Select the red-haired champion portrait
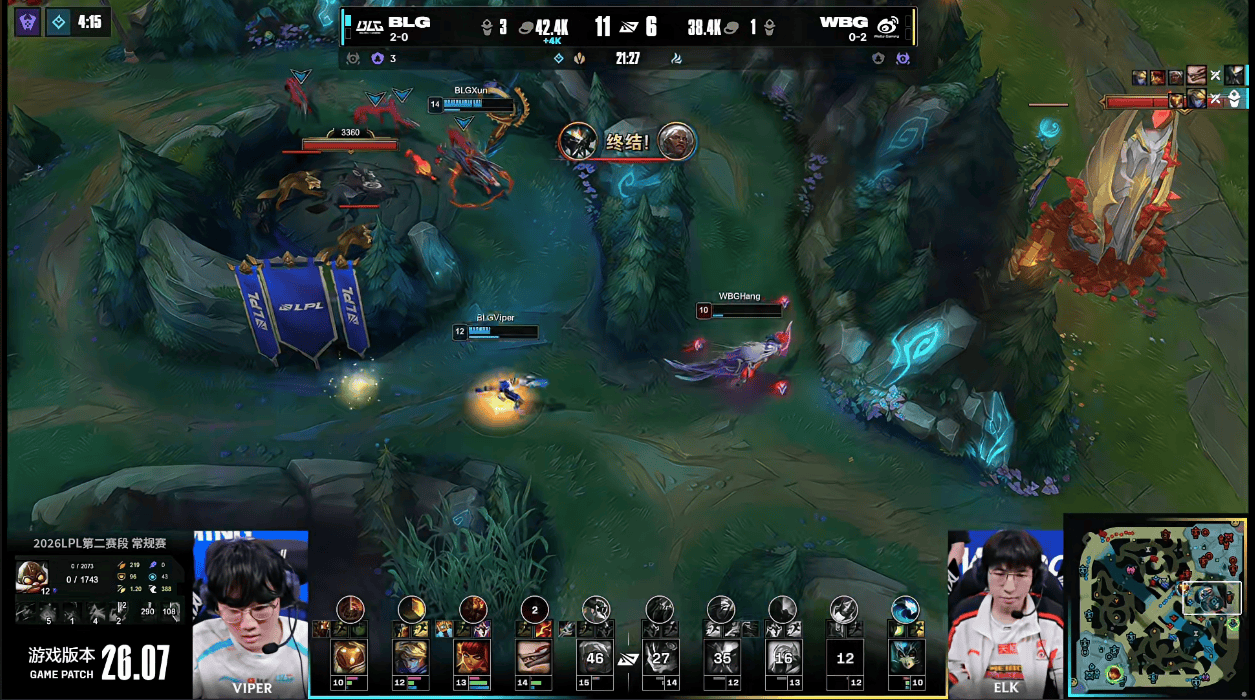This screenshot has height=700, width=1255. (x=473, y=658)
